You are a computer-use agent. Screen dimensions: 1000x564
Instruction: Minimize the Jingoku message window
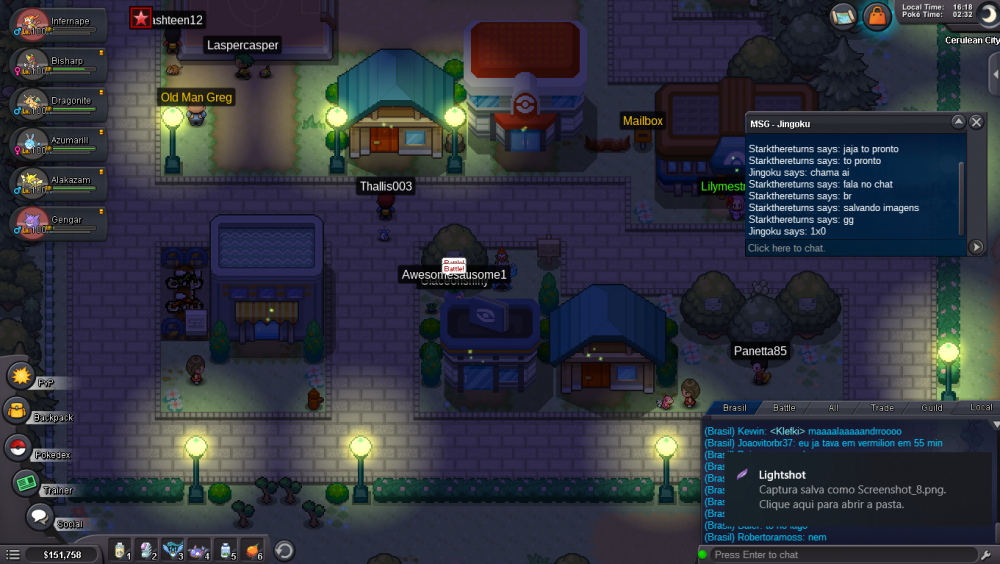pyautogui.click(x=958, y=122)
